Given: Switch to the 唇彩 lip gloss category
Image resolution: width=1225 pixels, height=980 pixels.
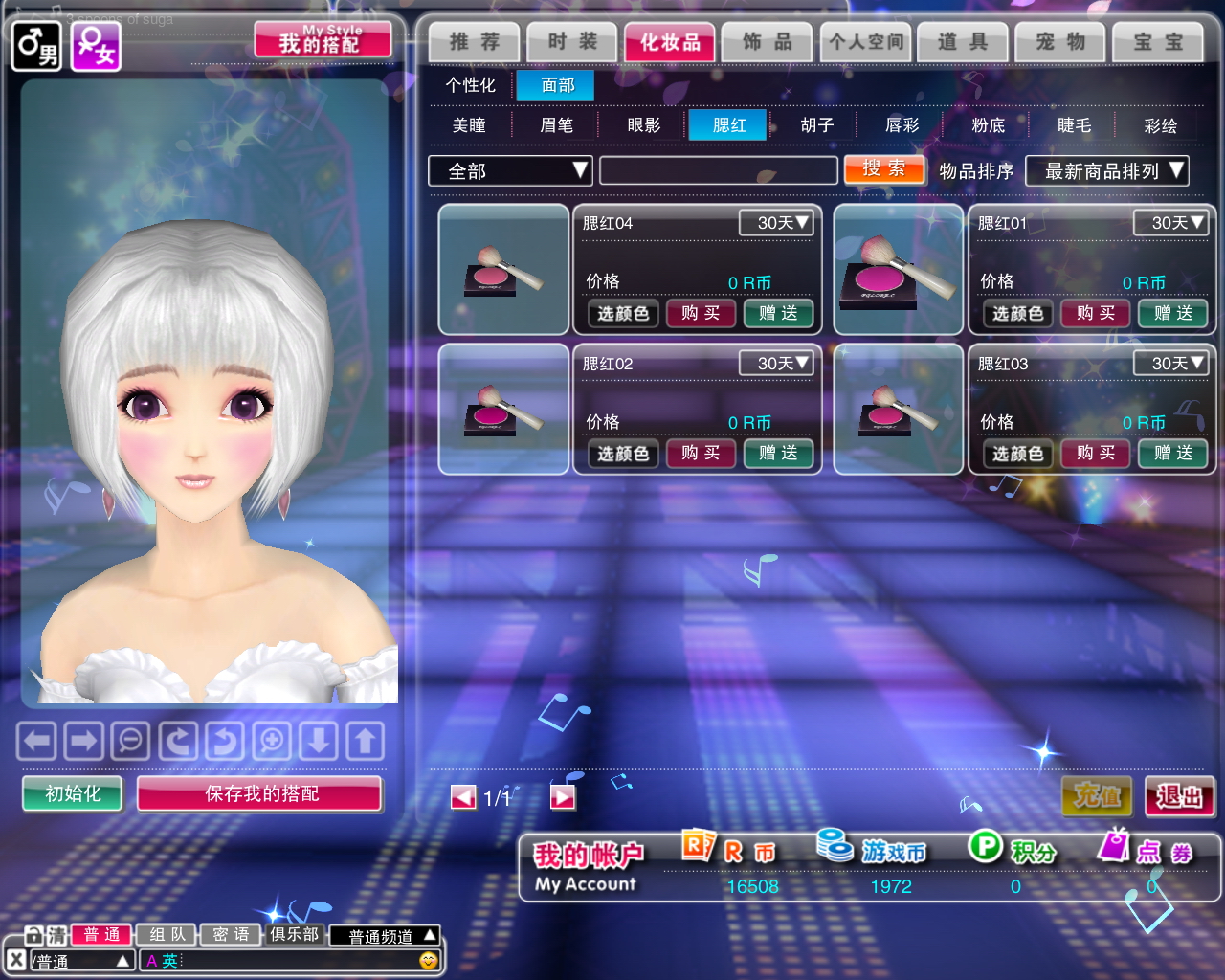Looking at the screenshot, I should tap(902, 125).
